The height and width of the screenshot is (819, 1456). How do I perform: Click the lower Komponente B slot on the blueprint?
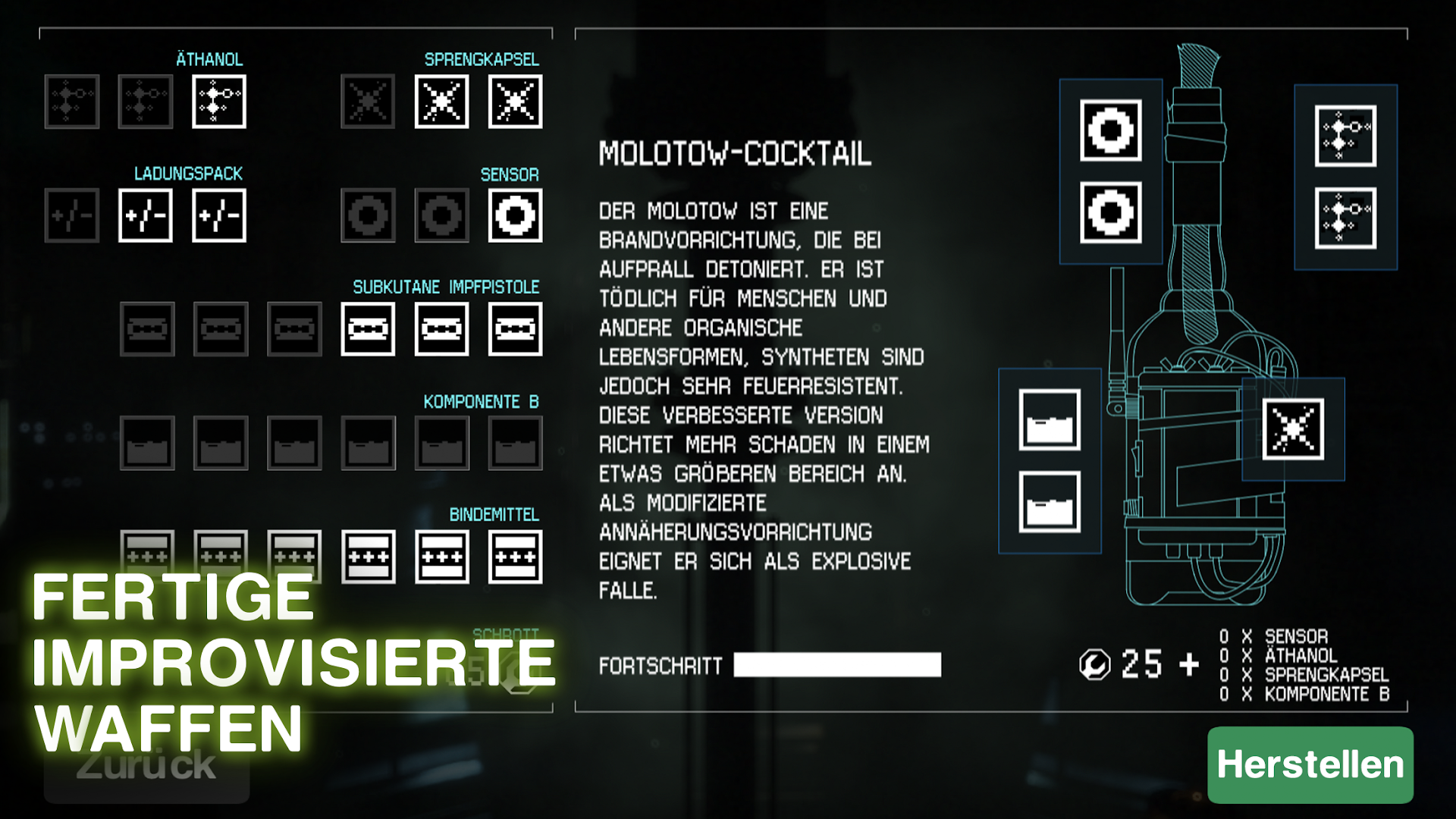(x=1050, y=502)
